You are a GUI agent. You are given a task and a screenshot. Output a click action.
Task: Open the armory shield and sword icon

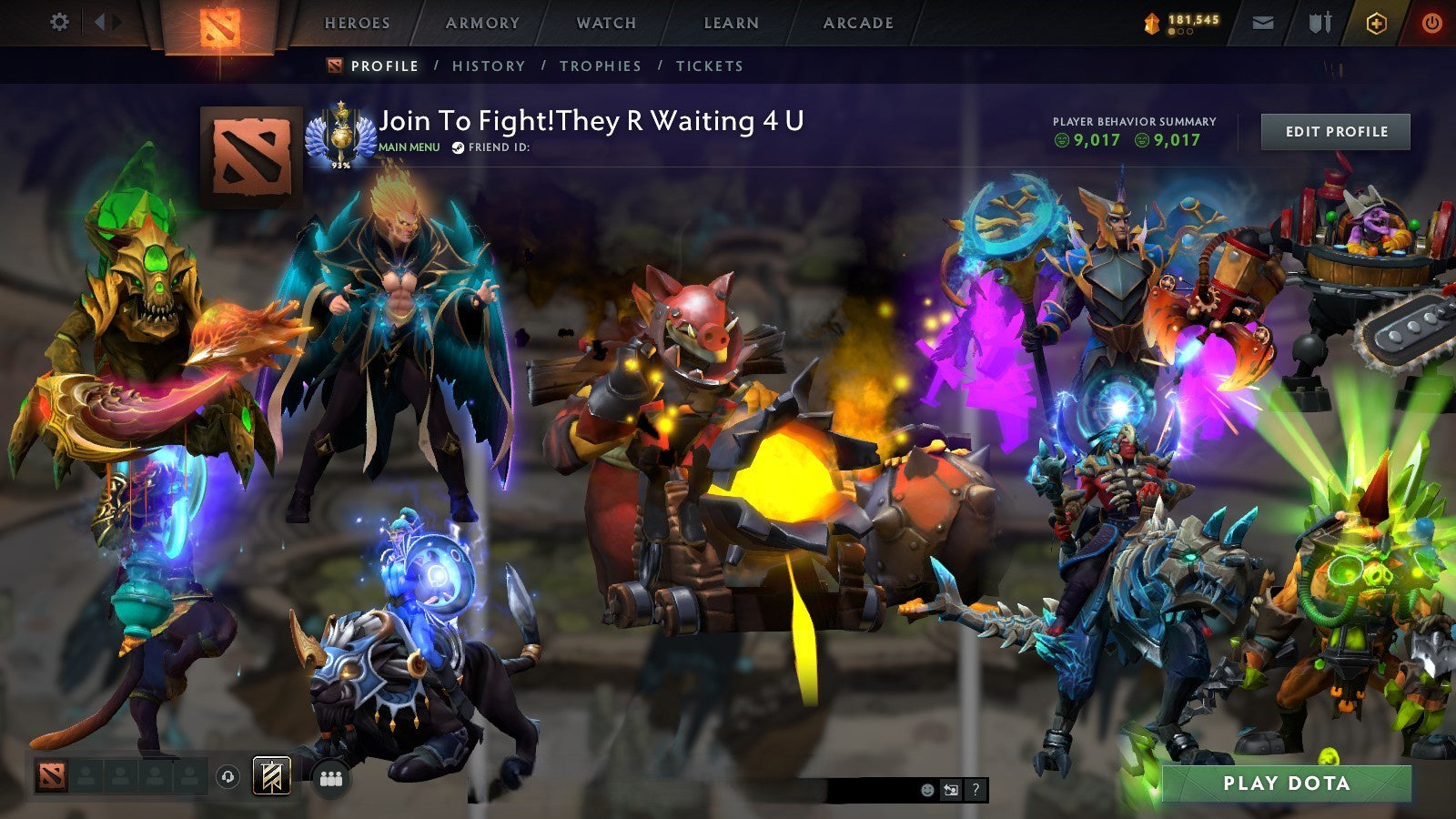pyautogui.click(x=1319, y=23)
